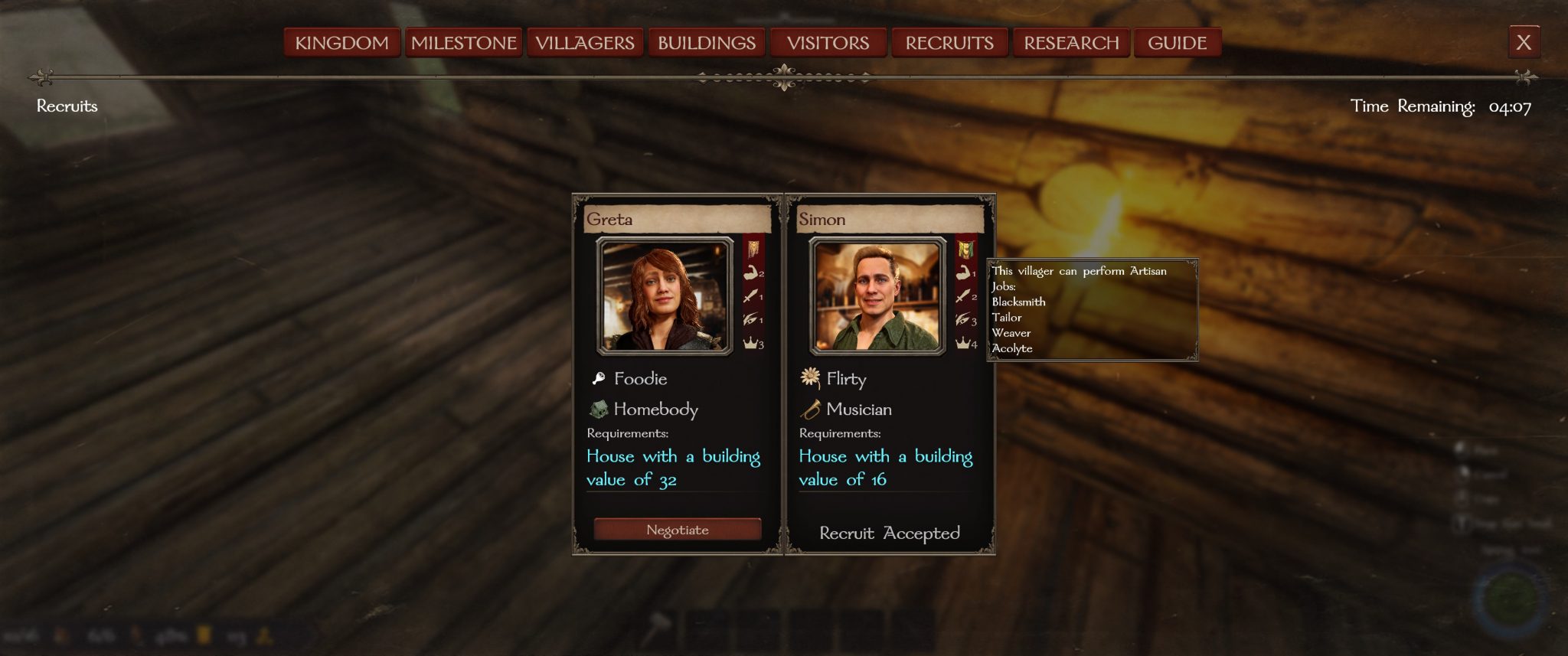Screen dimensions: 1568x656
Task: Open the Buildings tab
Action: coord(707,43)
